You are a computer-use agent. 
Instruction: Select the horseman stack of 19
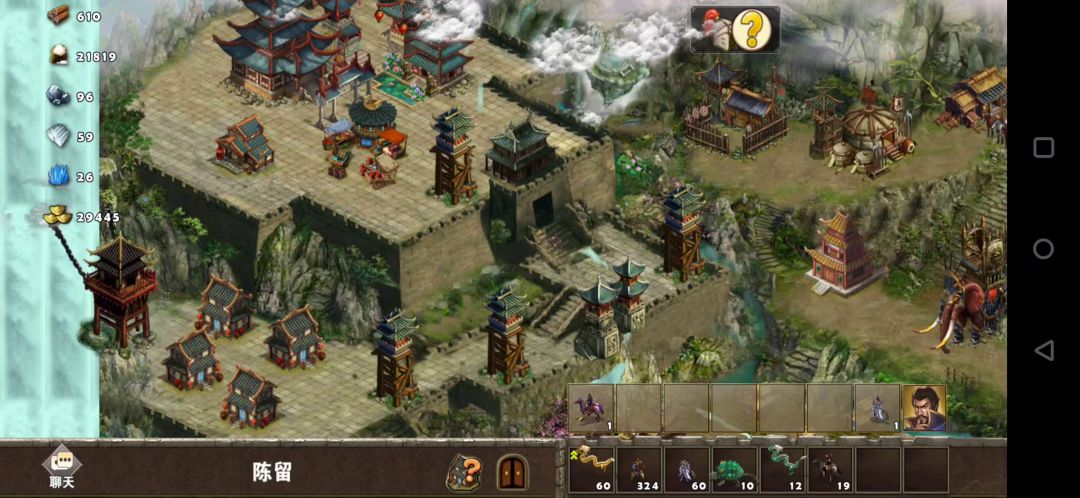tap(830, 469)
